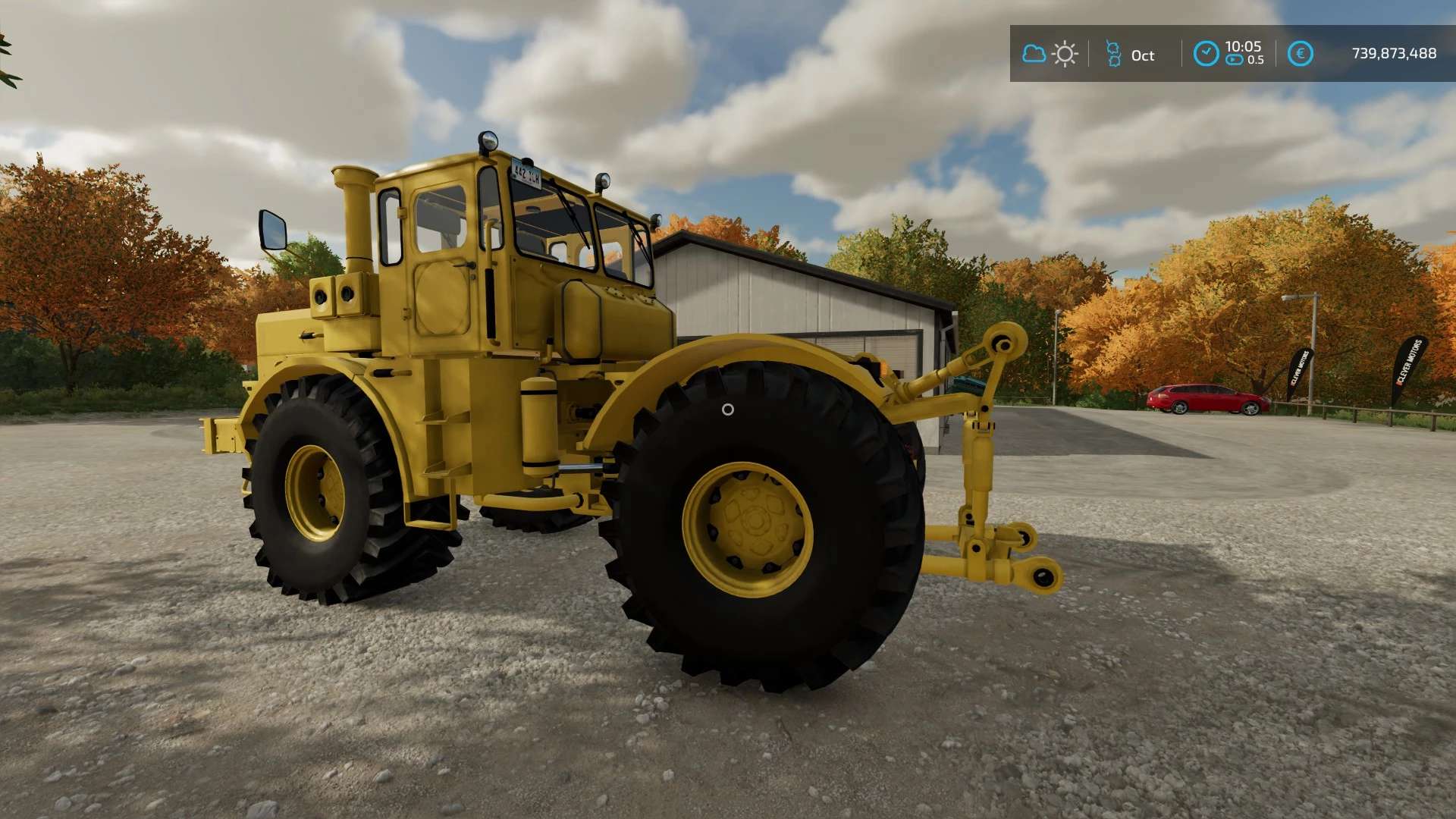Click the clock icon in the HUD
This screenshot has height=819, width=1456.
(1206, 54)
